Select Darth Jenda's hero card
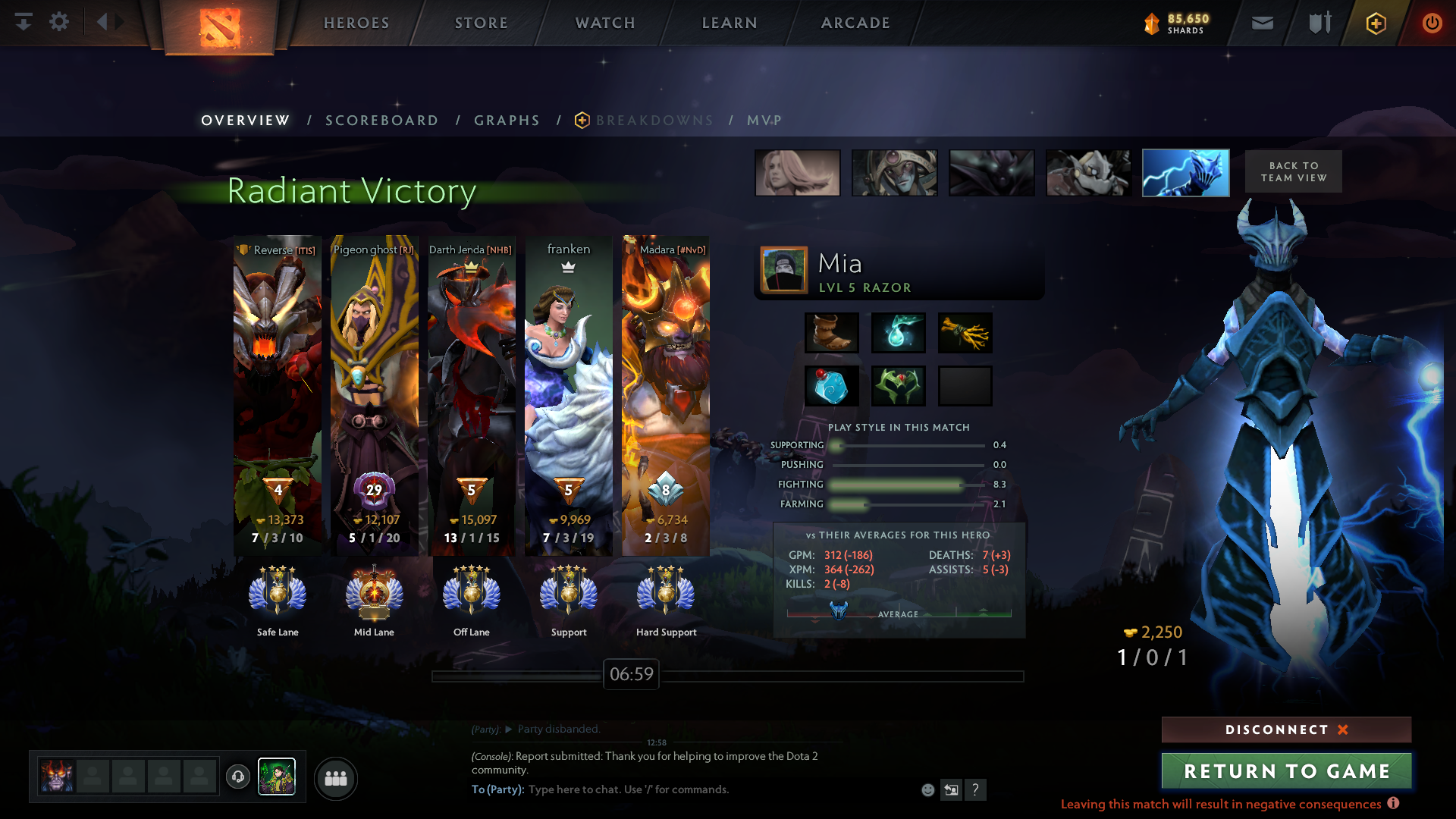The image size is (1456, 819). point(471,394)
